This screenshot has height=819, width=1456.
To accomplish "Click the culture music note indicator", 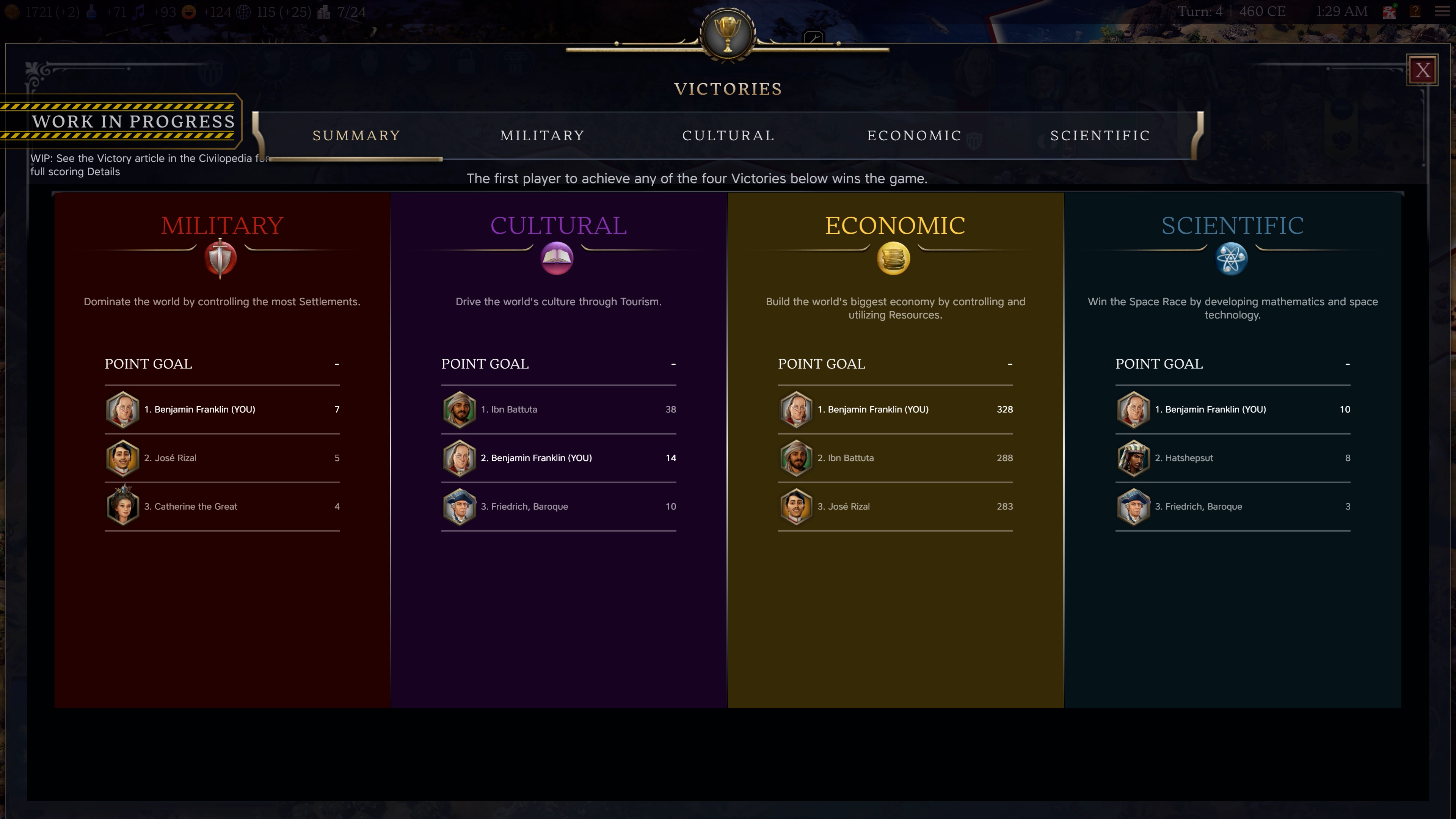I will 139,11.
